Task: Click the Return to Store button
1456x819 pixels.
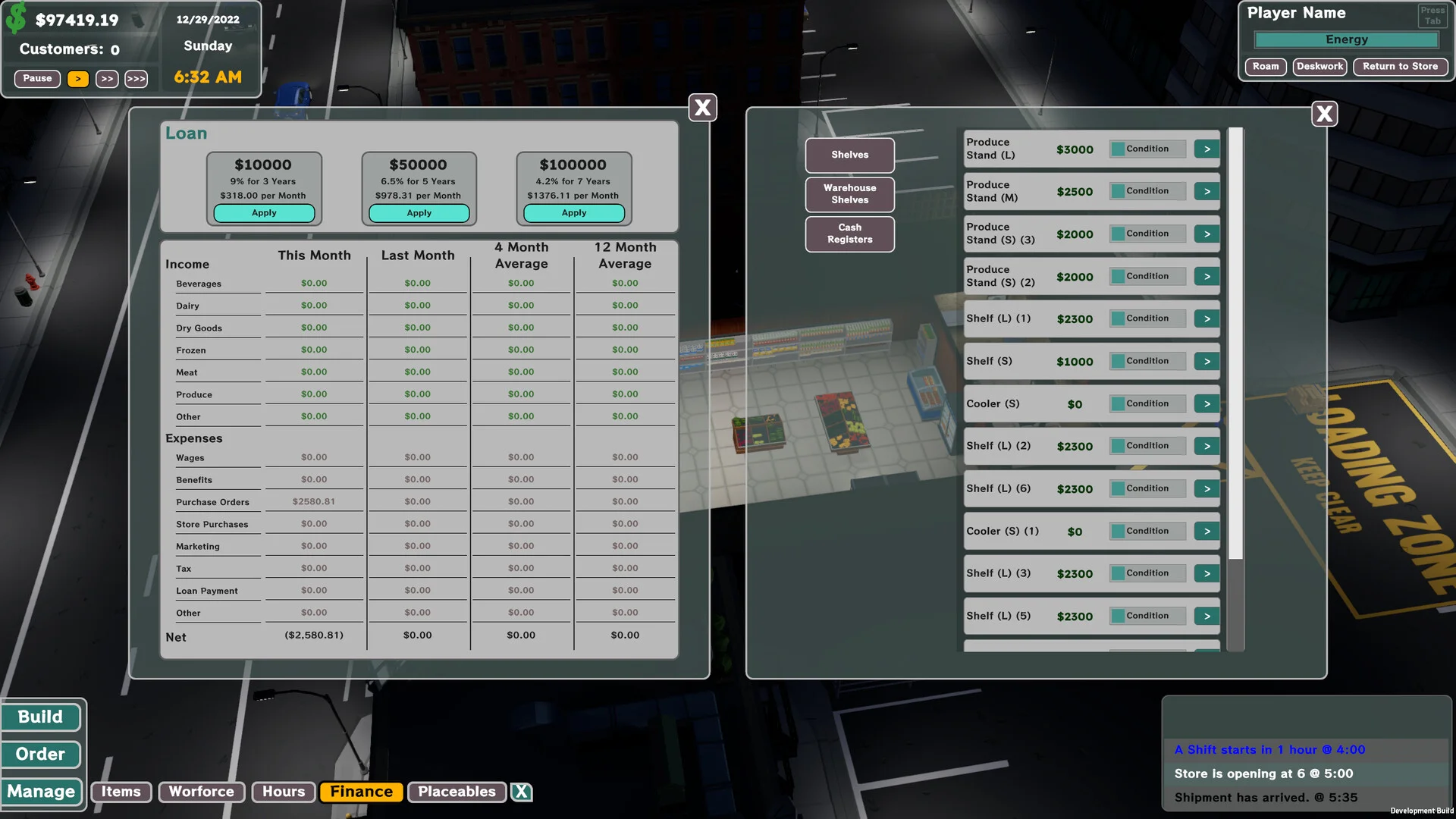Action: pyautogui.click(x=1400, y=67)
